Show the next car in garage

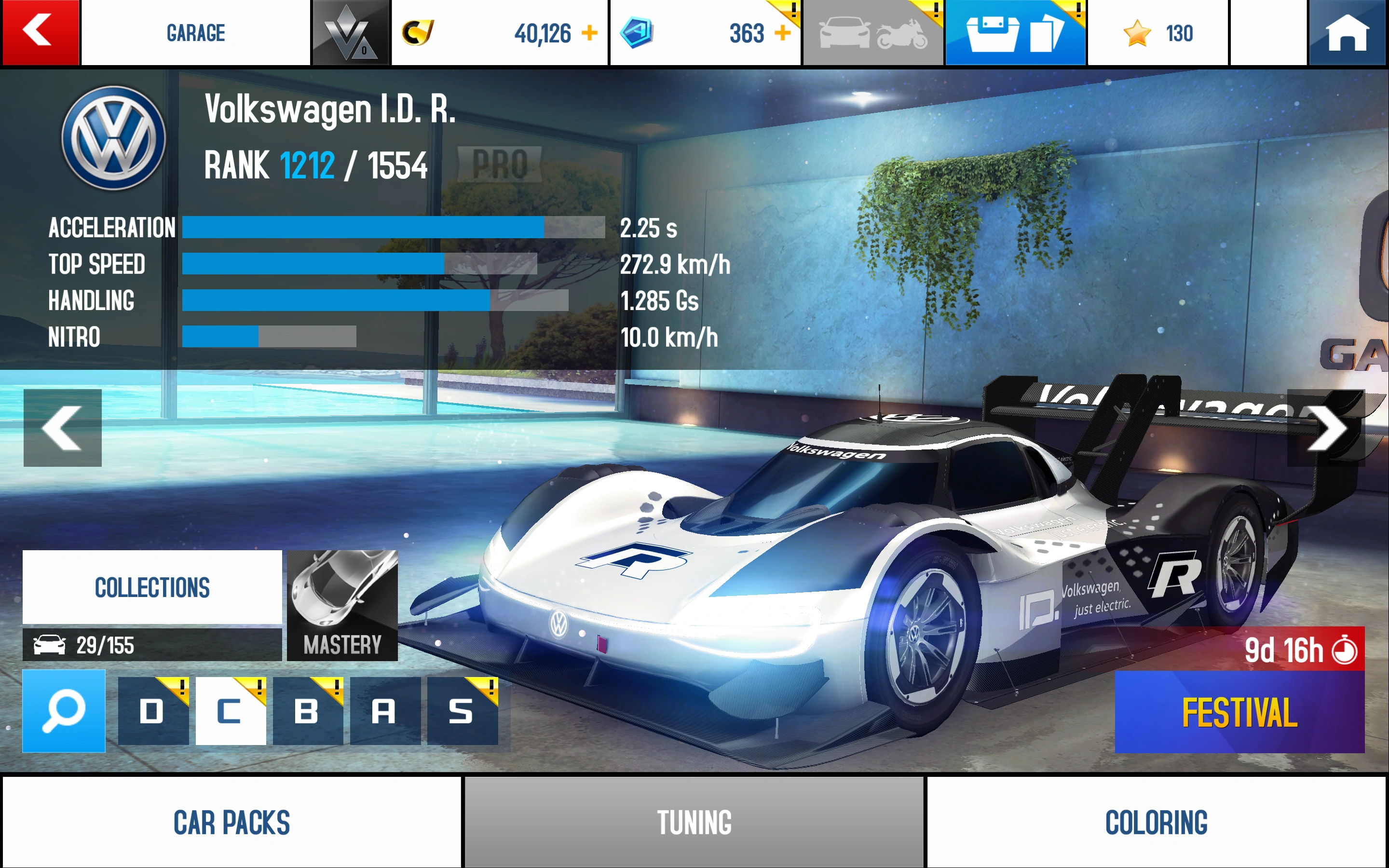(1325, 428)
